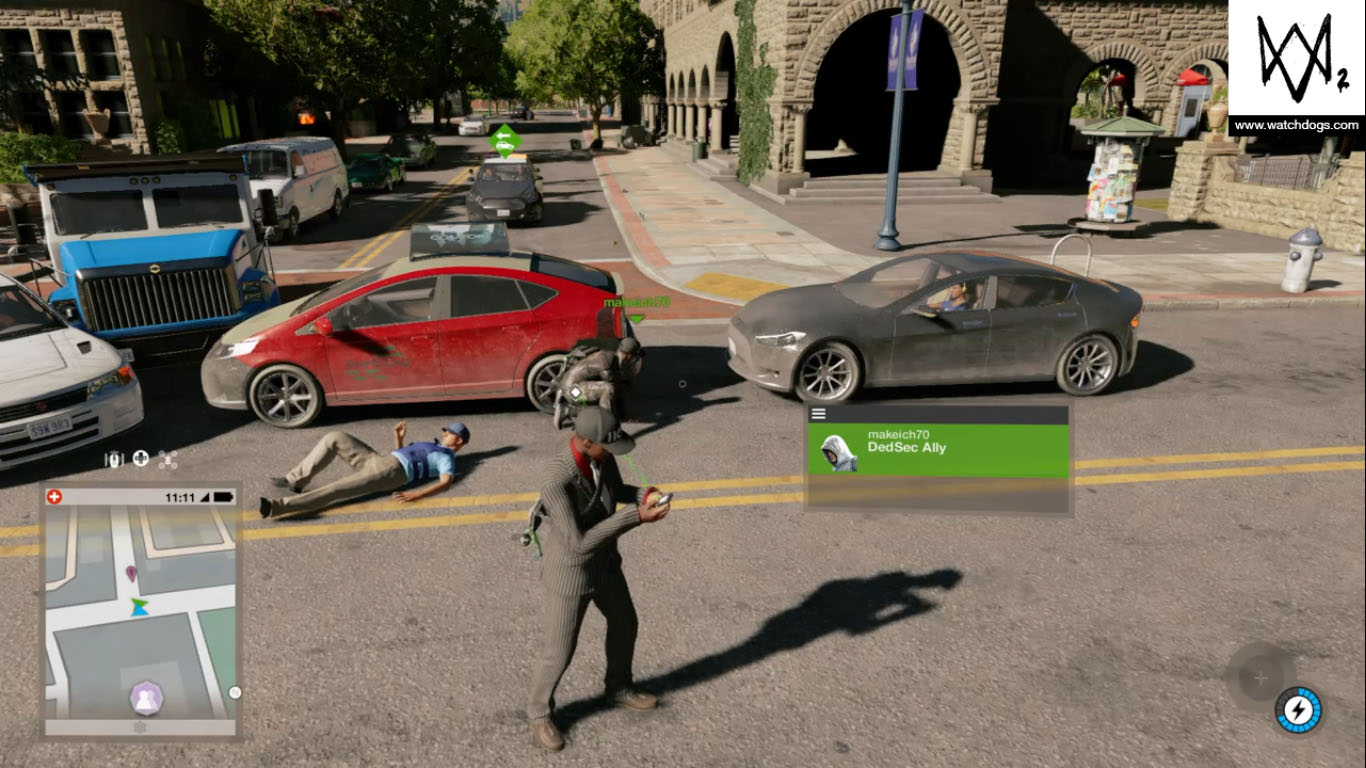Click the Watch Dogs 2 logo
The image size is (1366, 768).
(1296, 58)
